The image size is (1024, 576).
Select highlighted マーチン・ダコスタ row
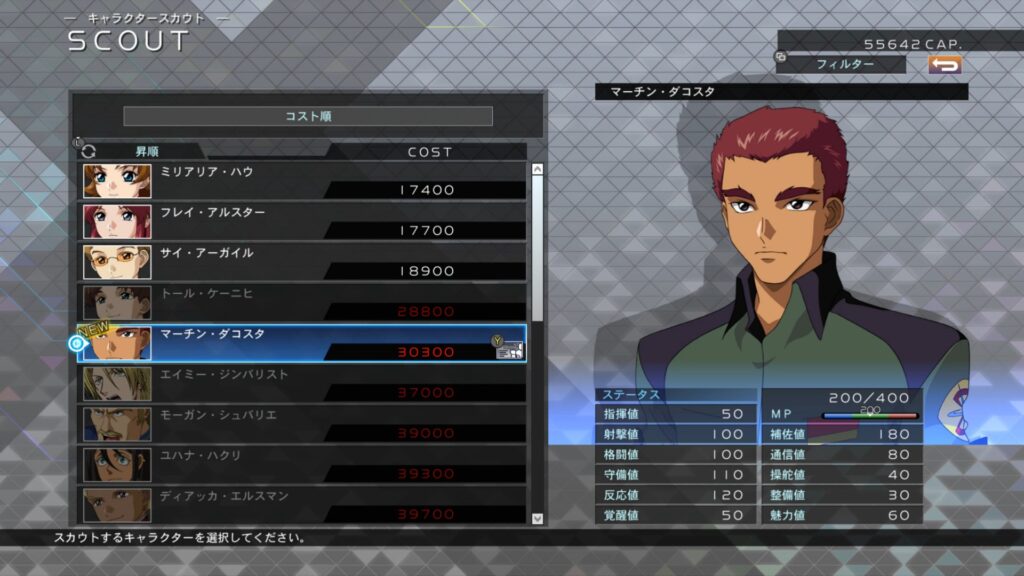(303, 343)
